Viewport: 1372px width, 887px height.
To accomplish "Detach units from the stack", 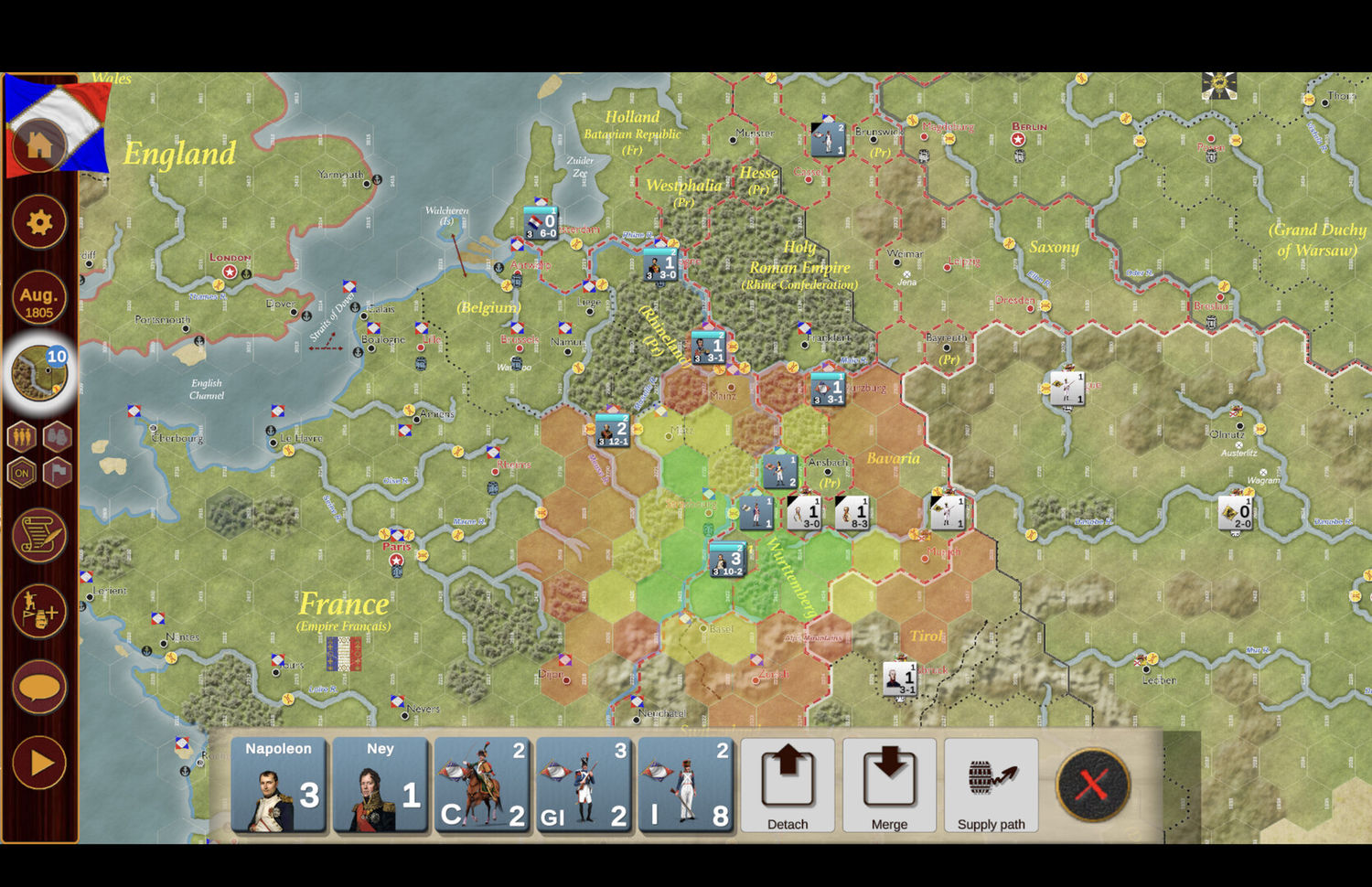I will coord(788,785).
